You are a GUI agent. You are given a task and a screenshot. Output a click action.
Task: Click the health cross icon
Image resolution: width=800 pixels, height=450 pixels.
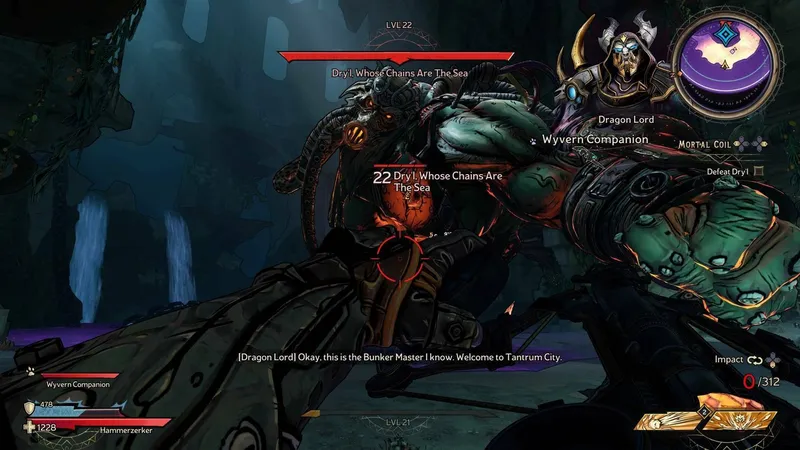coord(29,428)
